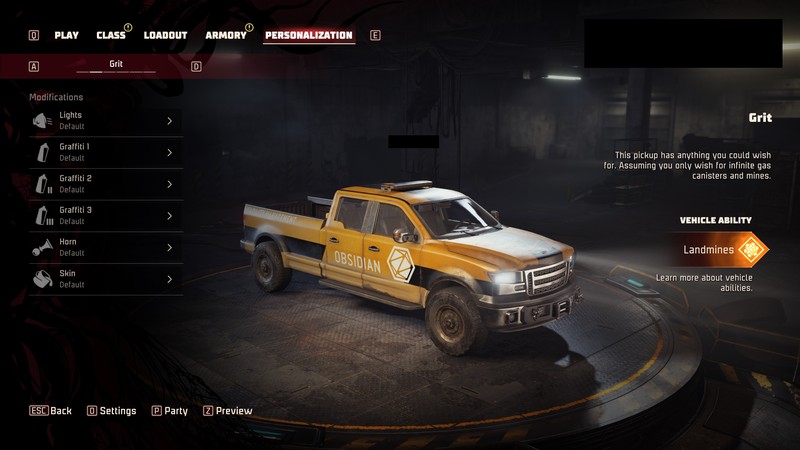Viewport: 800px width, 450px height.
Task: Open the Horn modification
Action: click(x=105, y=248)
